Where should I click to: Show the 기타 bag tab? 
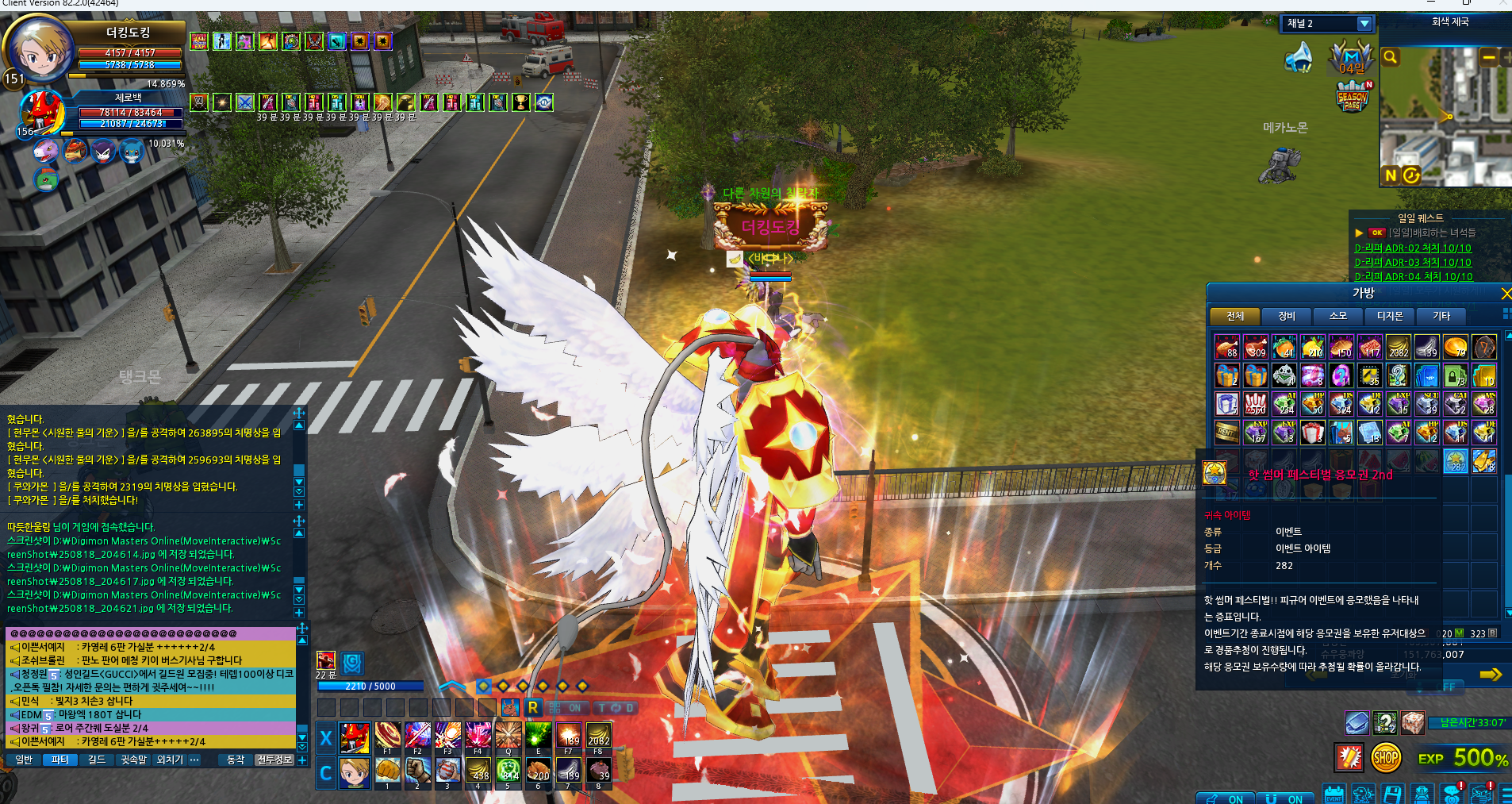1441,316
